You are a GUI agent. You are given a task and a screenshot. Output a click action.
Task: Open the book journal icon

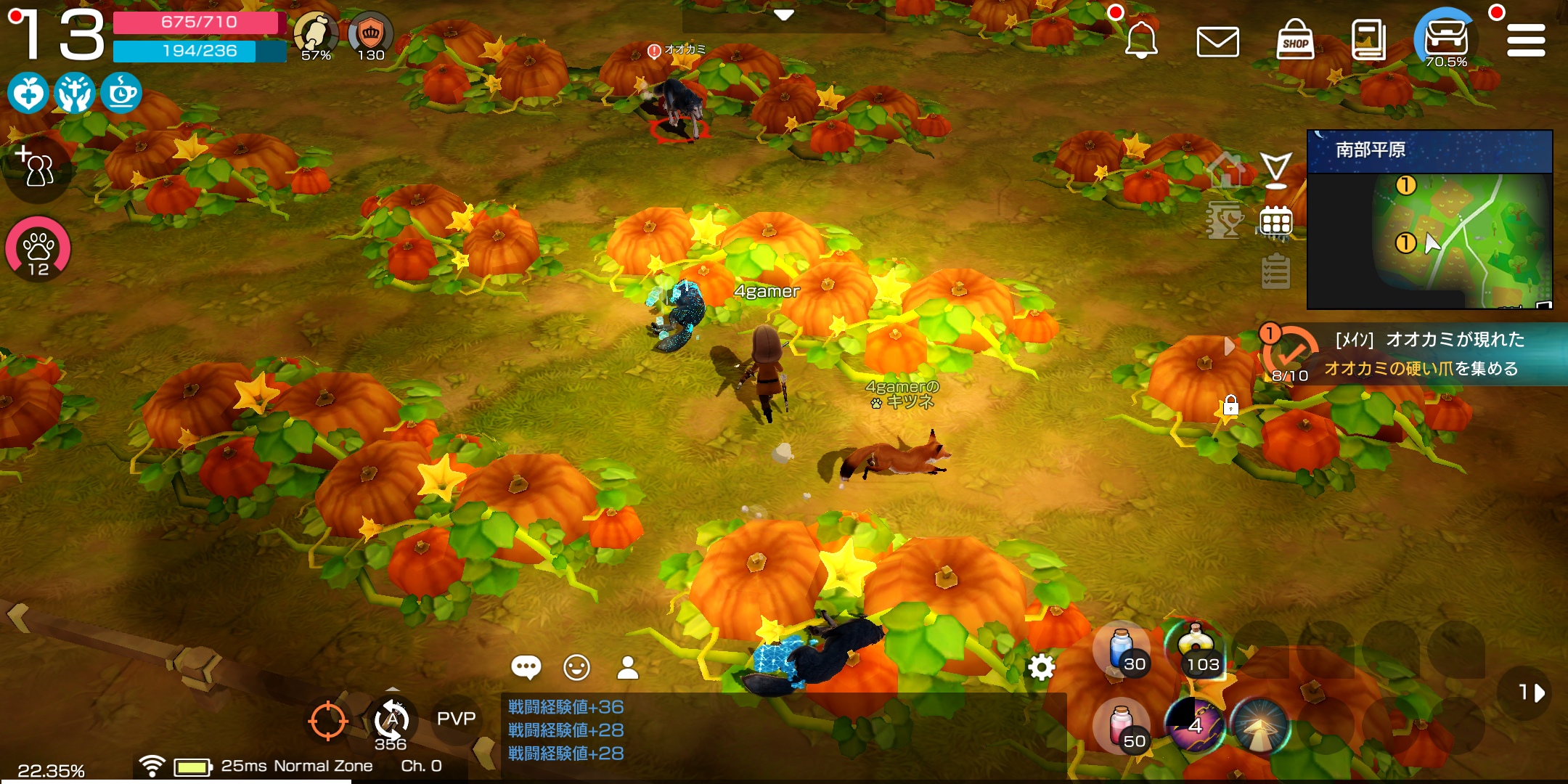pyautogui.click(x=1368, y=40)
